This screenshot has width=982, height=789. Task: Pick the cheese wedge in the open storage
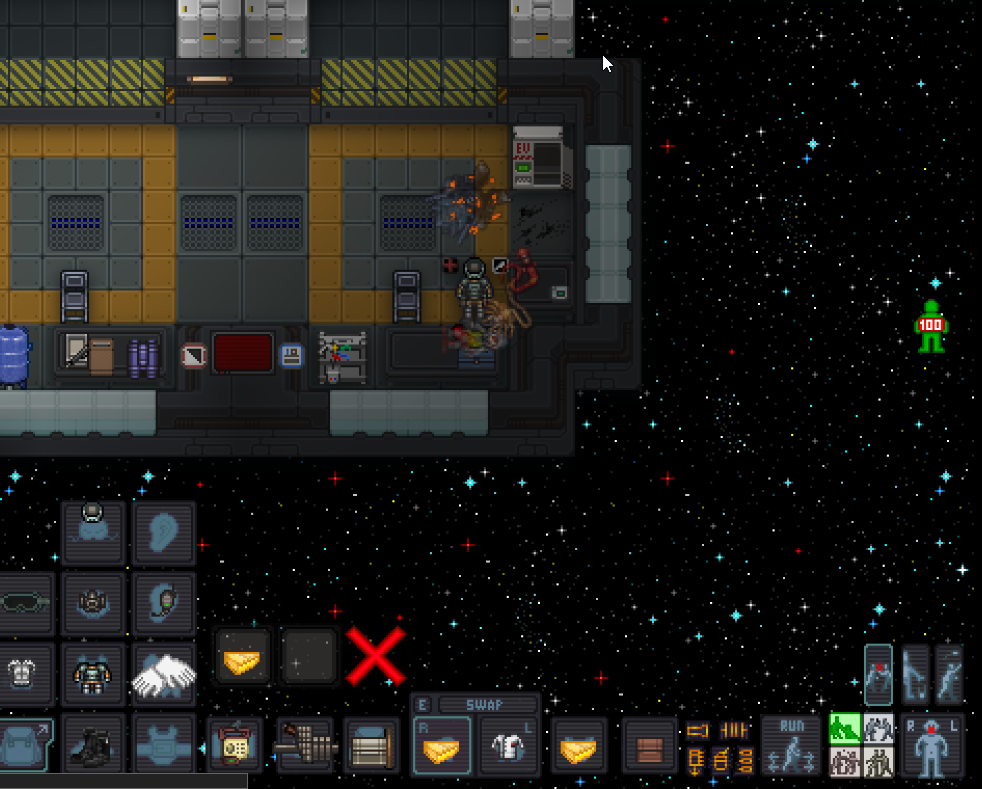tap(243, 656)
